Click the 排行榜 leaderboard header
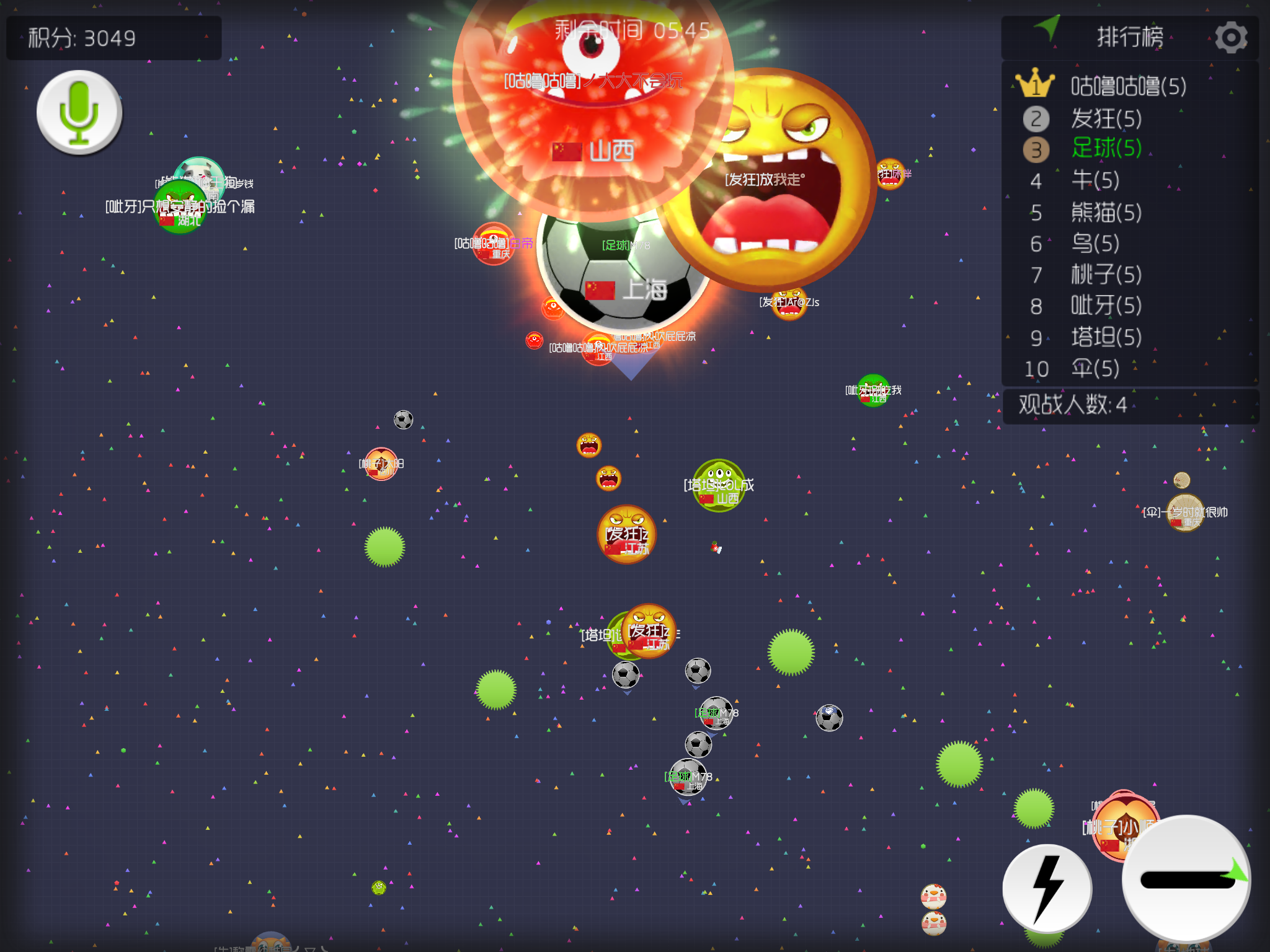Image resolution: width=1270 pixels, height=952 pixels. coord(1130,37)
